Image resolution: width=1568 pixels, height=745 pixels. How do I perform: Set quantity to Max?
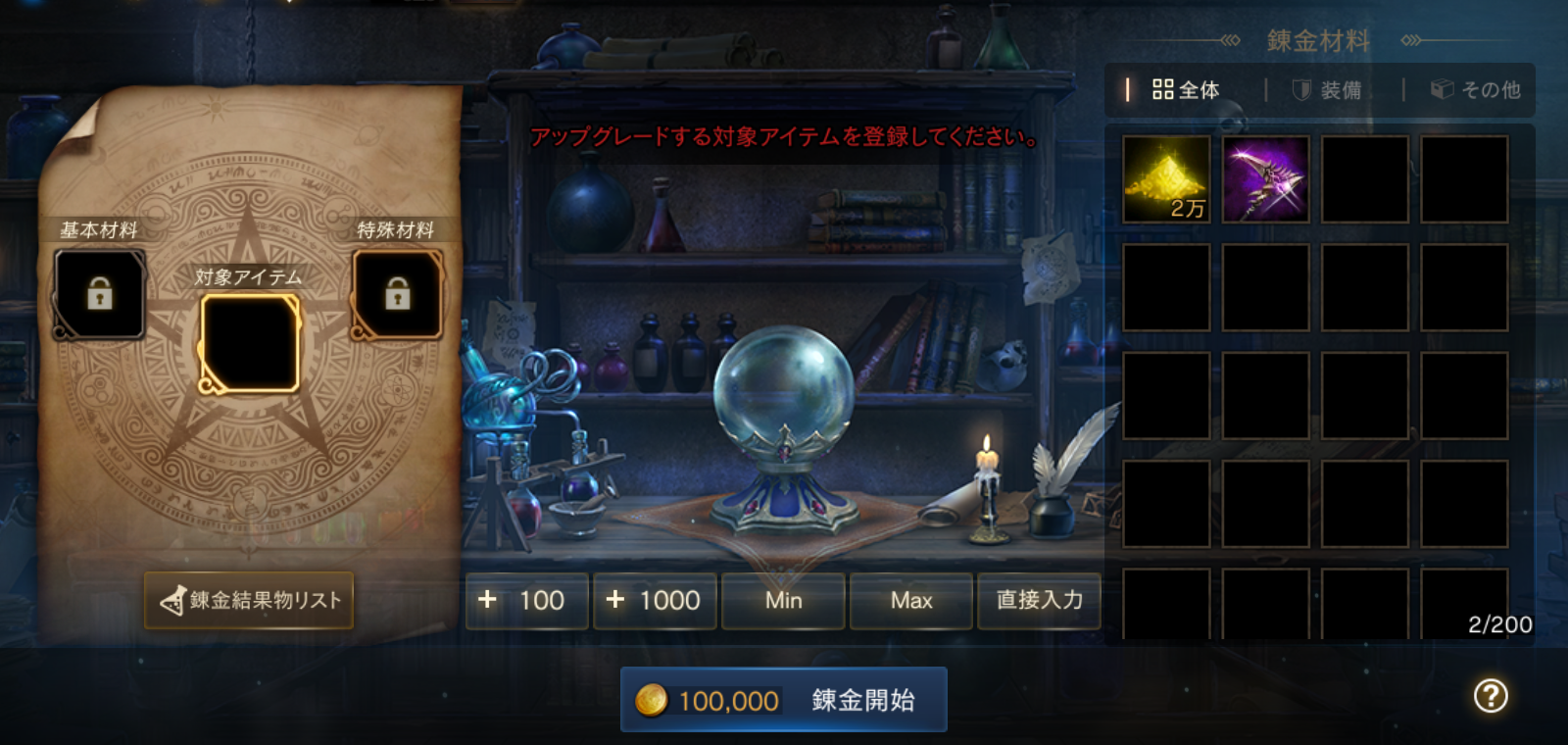[911, 600]
